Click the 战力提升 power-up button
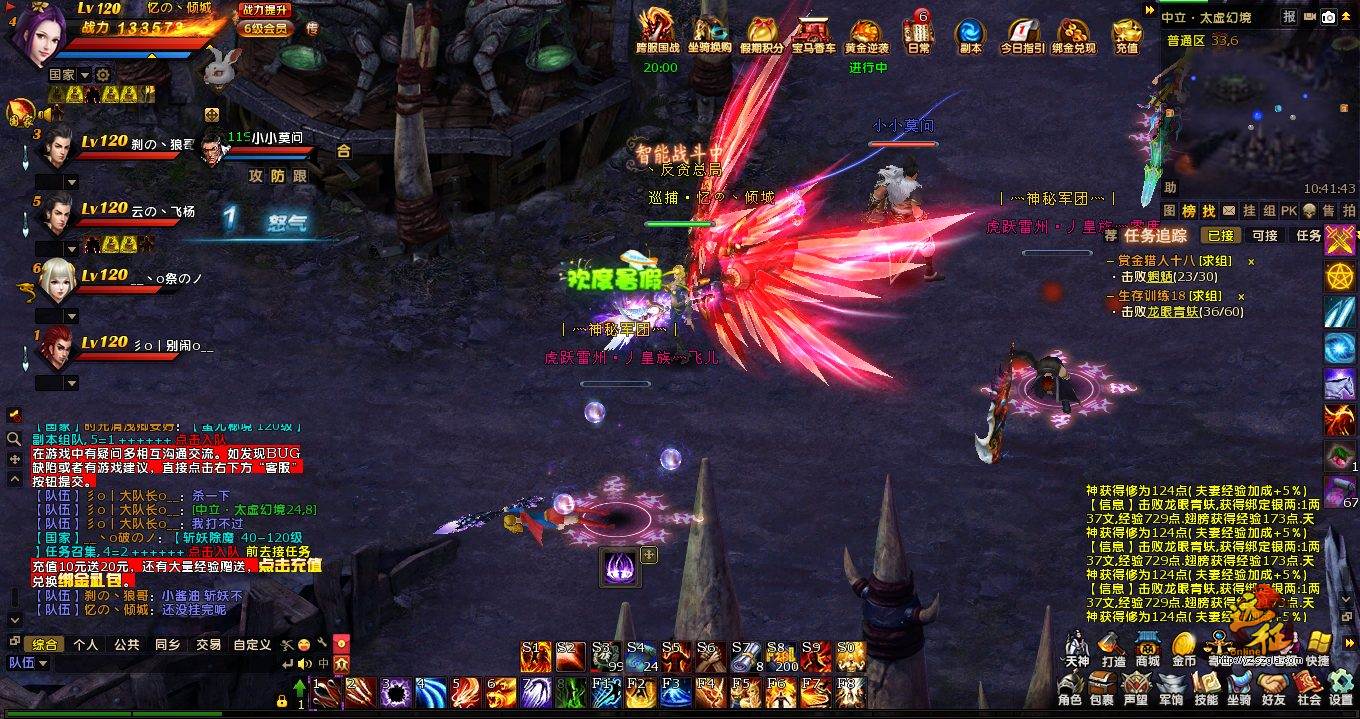This screenshot has width=1360, height=719. point(264,10)
